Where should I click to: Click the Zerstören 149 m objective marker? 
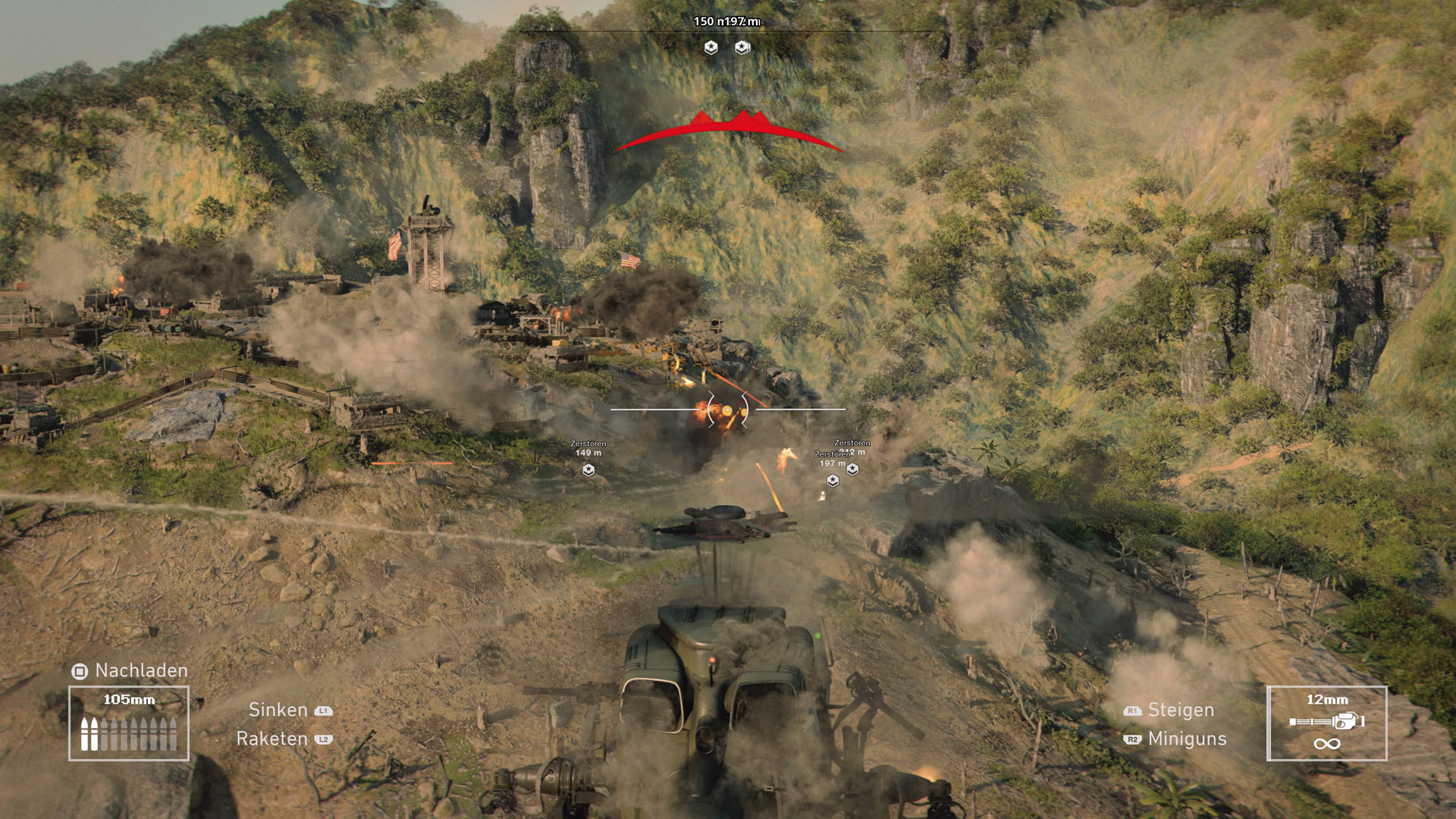pos(588,470)
